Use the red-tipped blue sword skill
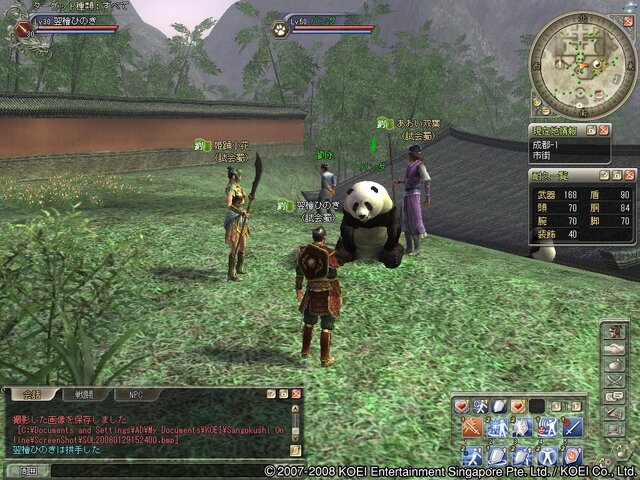The width and height of the screenshot is (640, 480). [571, 428]
